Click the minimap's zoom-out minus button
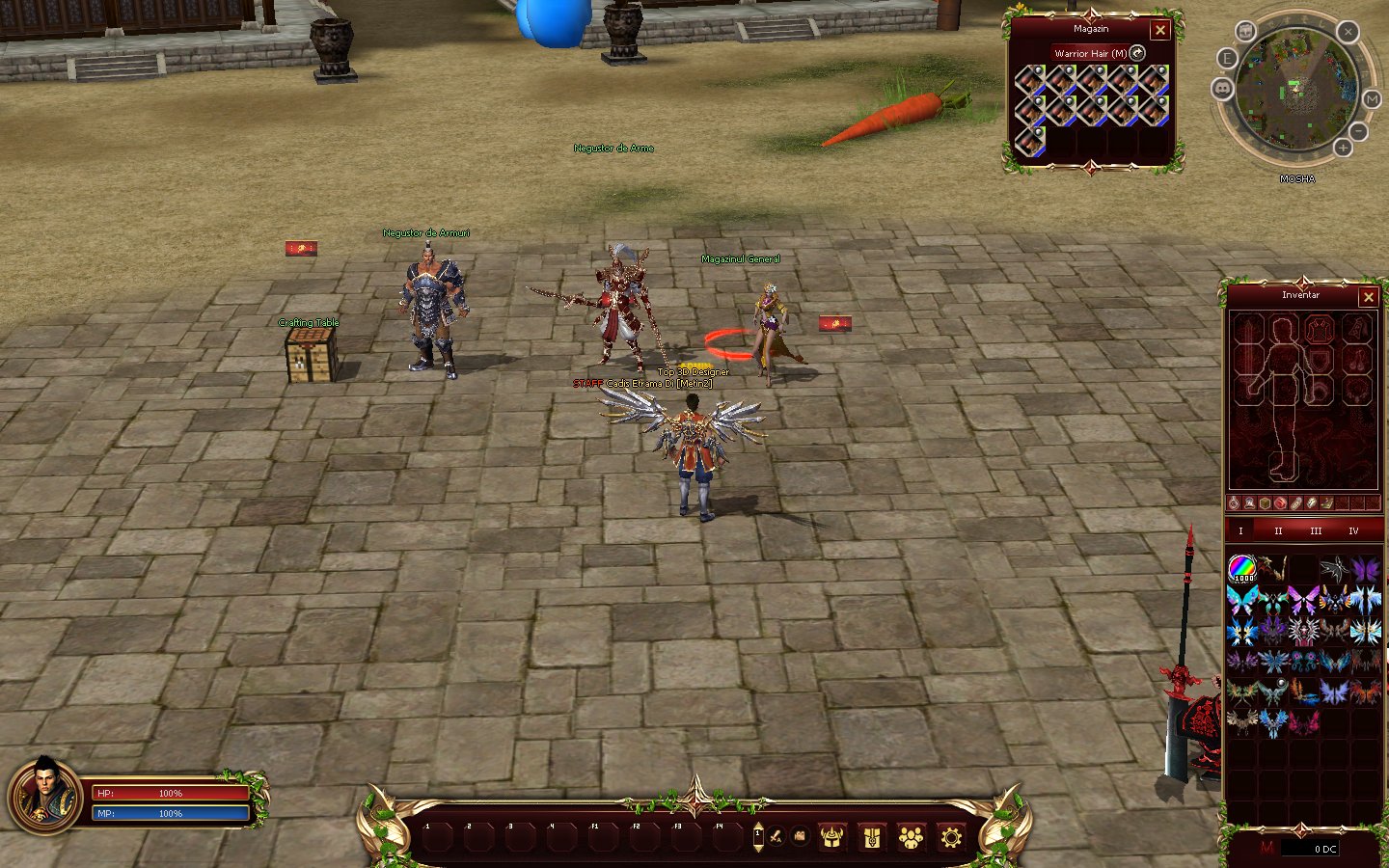The height and width of the screenshot is (868, 1389). (1358, 131)
